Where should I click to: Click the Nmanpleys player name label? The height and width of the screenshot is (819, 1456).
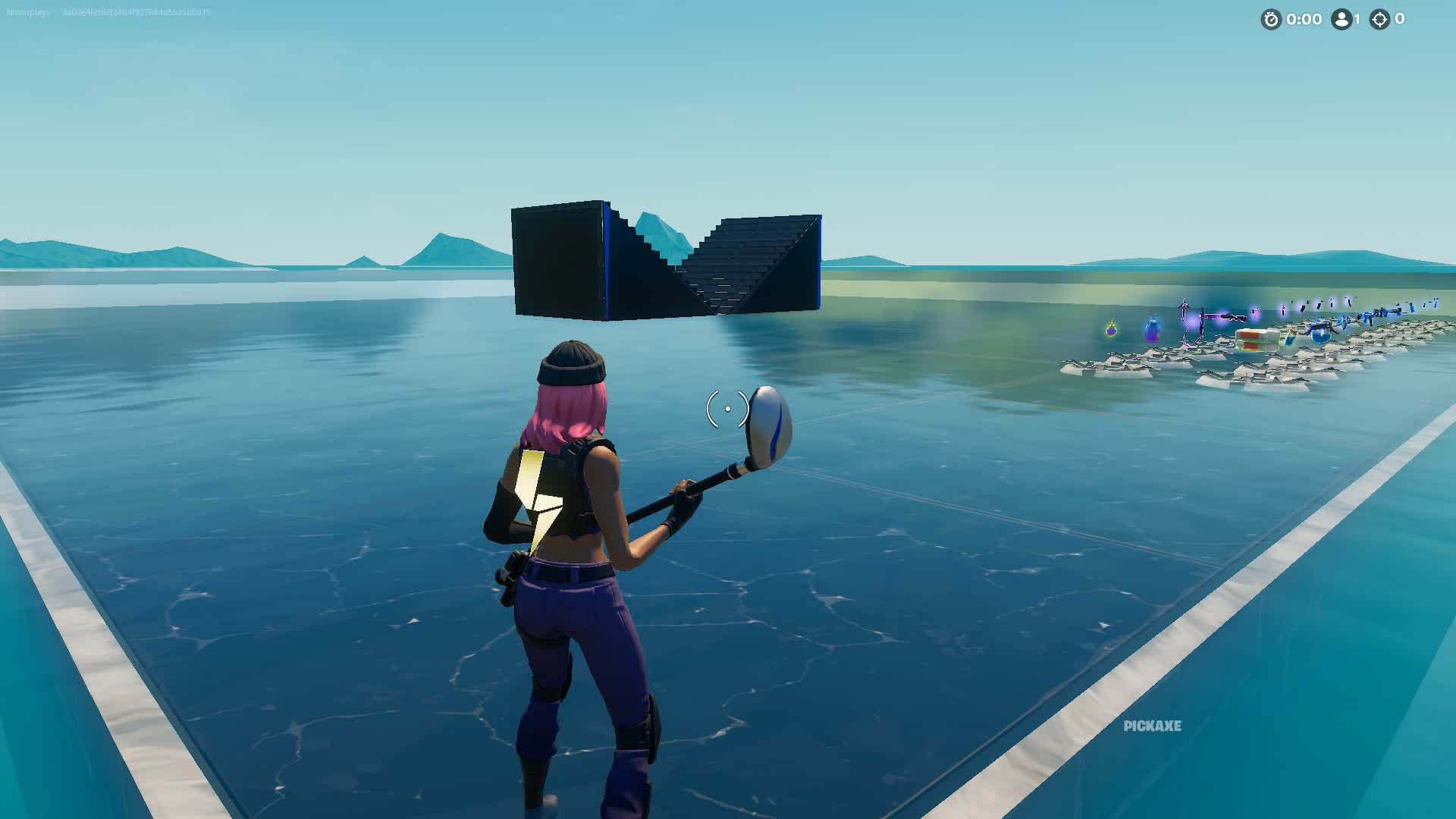point(27,11)
